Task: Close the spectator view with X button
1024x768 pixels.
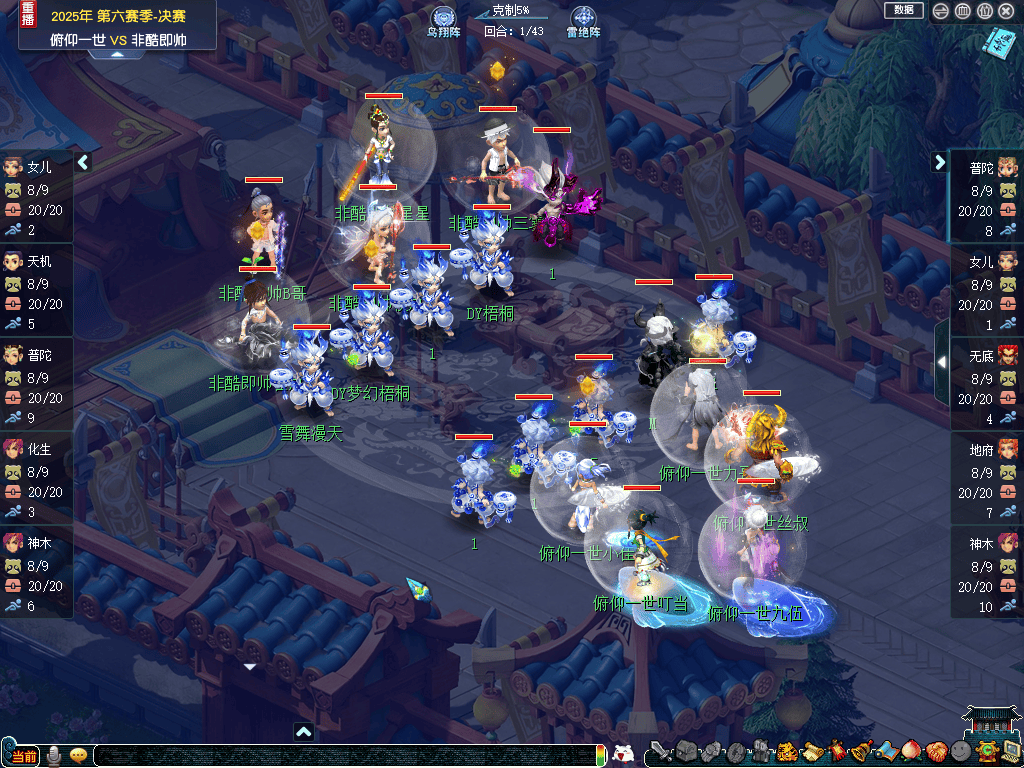Action: pos(1007,11)
